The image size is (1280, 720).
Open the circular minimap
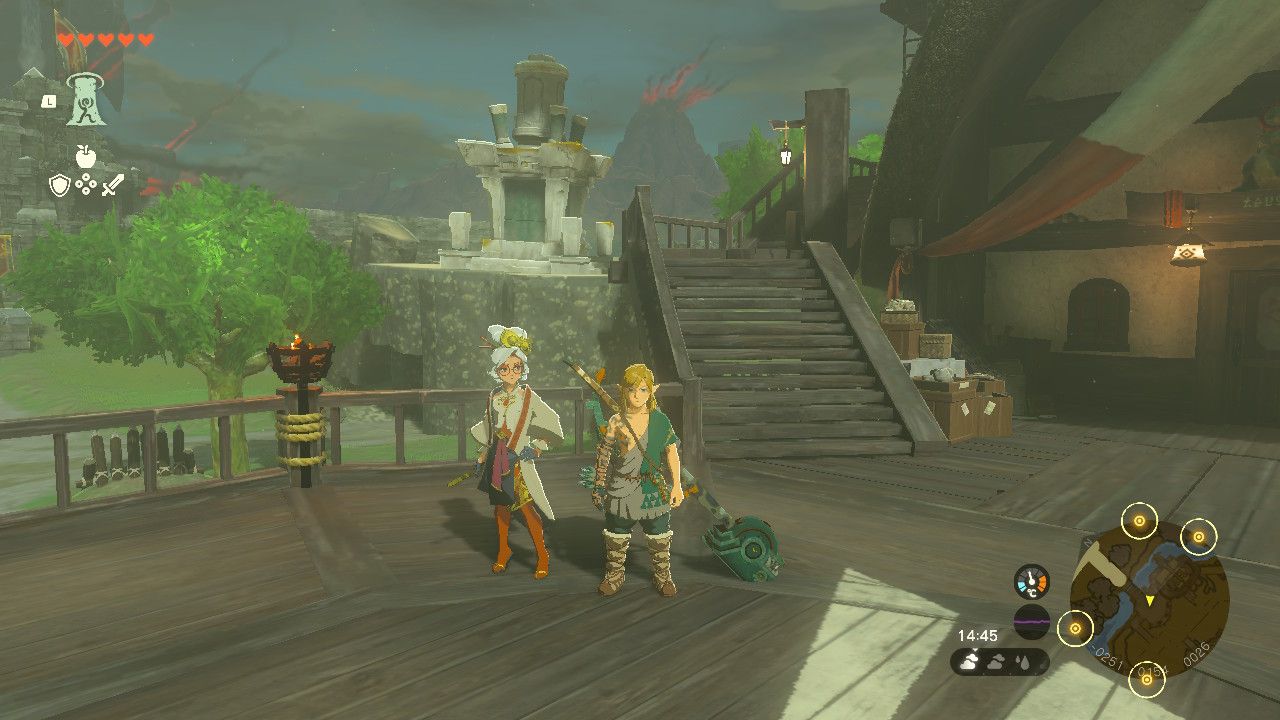pos(1149,599)
